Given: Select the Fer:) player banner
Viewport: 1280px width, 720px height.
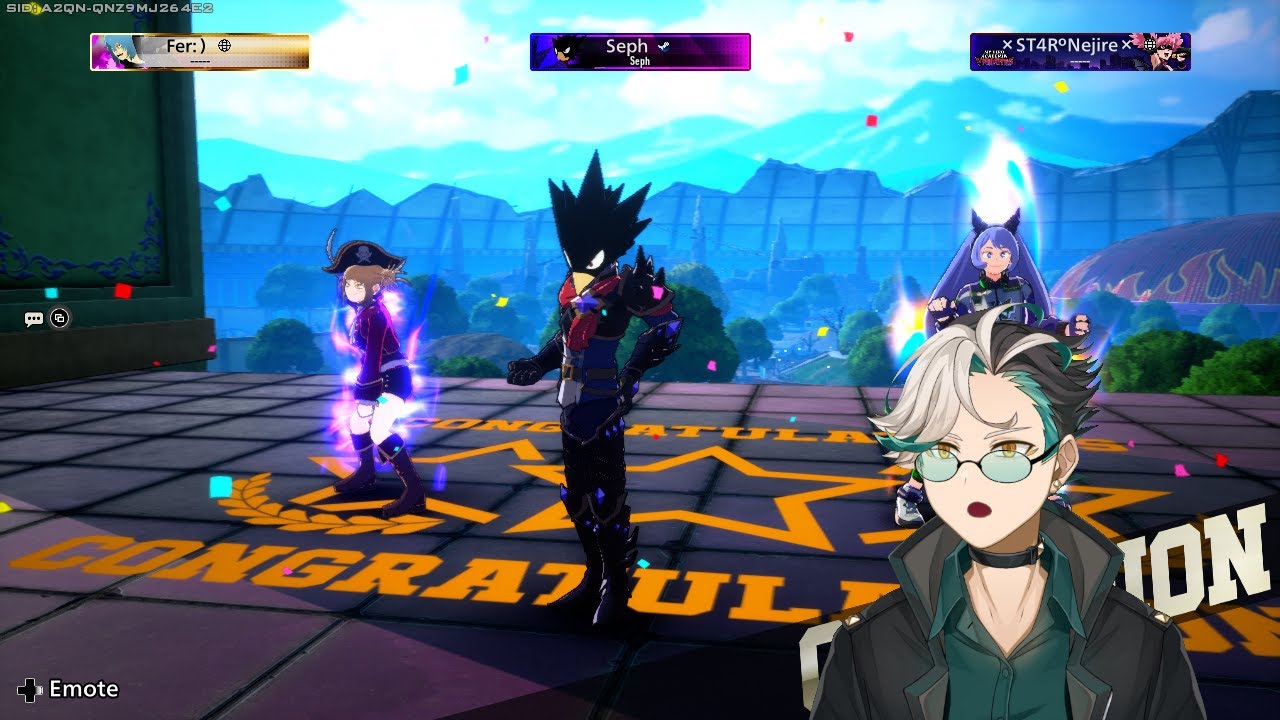Looking at the screenshot, I should click(200, 52).
